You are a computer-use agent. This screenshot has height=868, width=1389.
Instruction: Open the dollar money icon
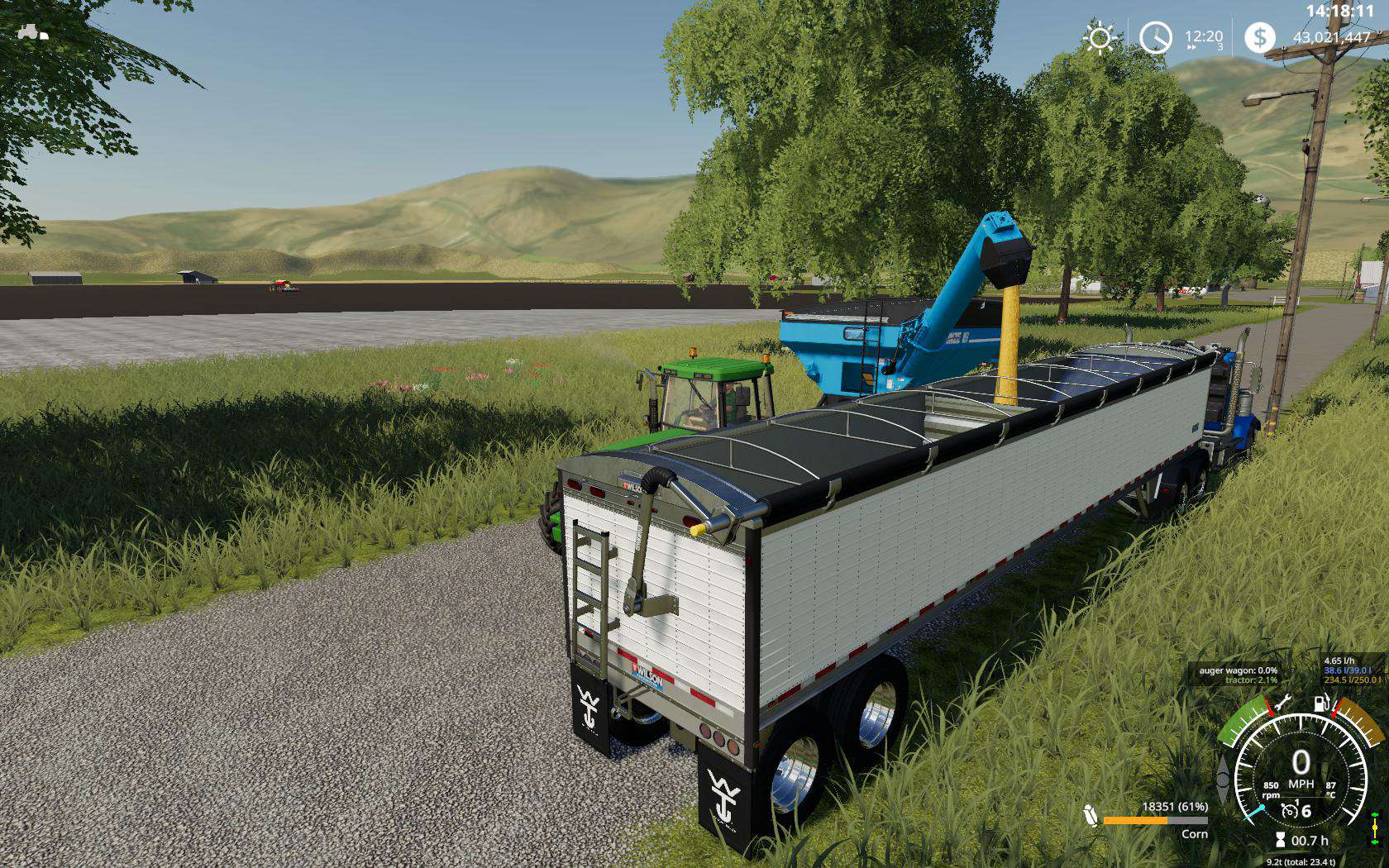(1259, 37)
